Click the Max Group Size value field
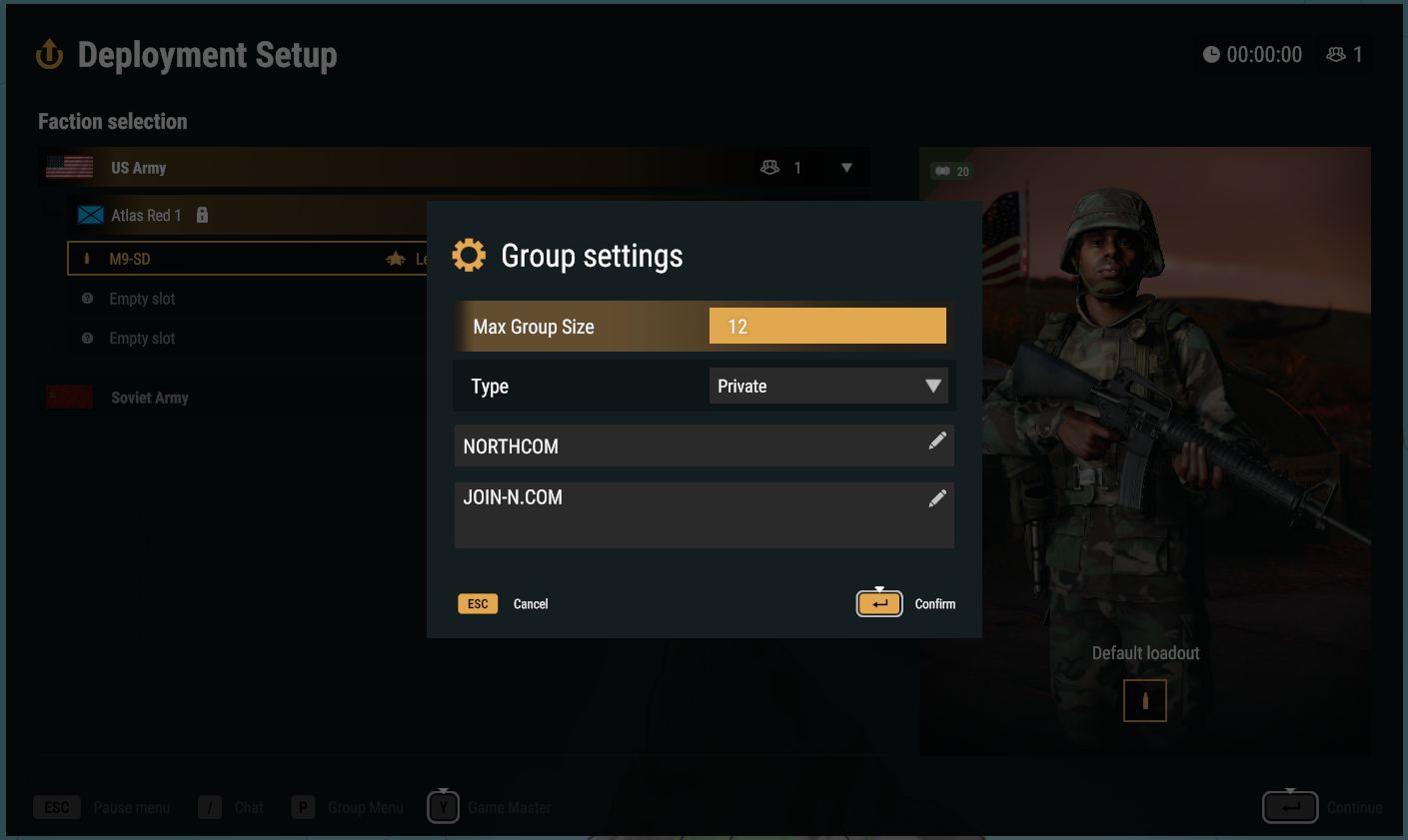 click(x=826, y=325)
